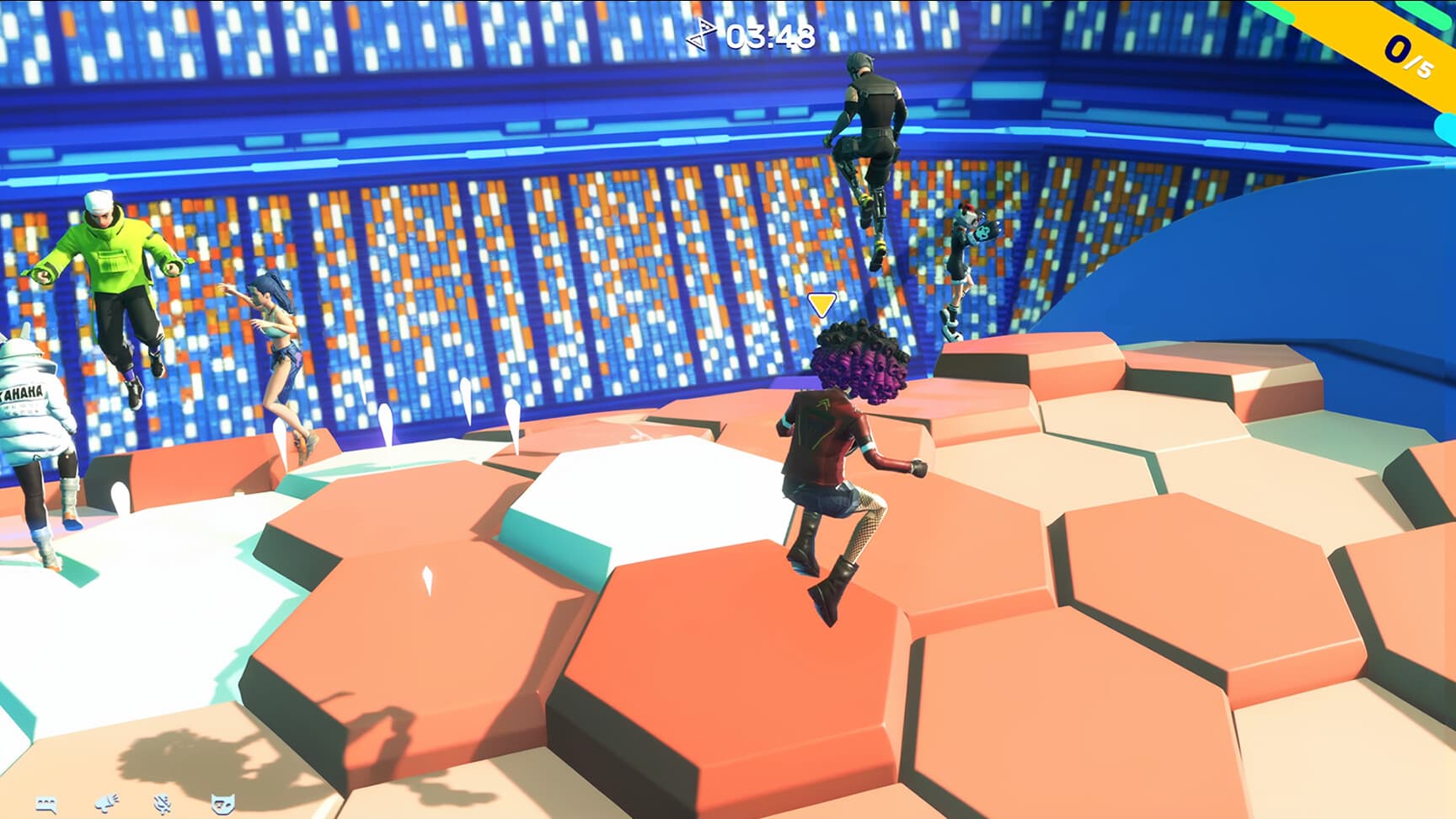Viewport: 1456px width, 819px height.
Task: Open the chat bubble icon
Action: pyautogui.click(x=46, y=805)
